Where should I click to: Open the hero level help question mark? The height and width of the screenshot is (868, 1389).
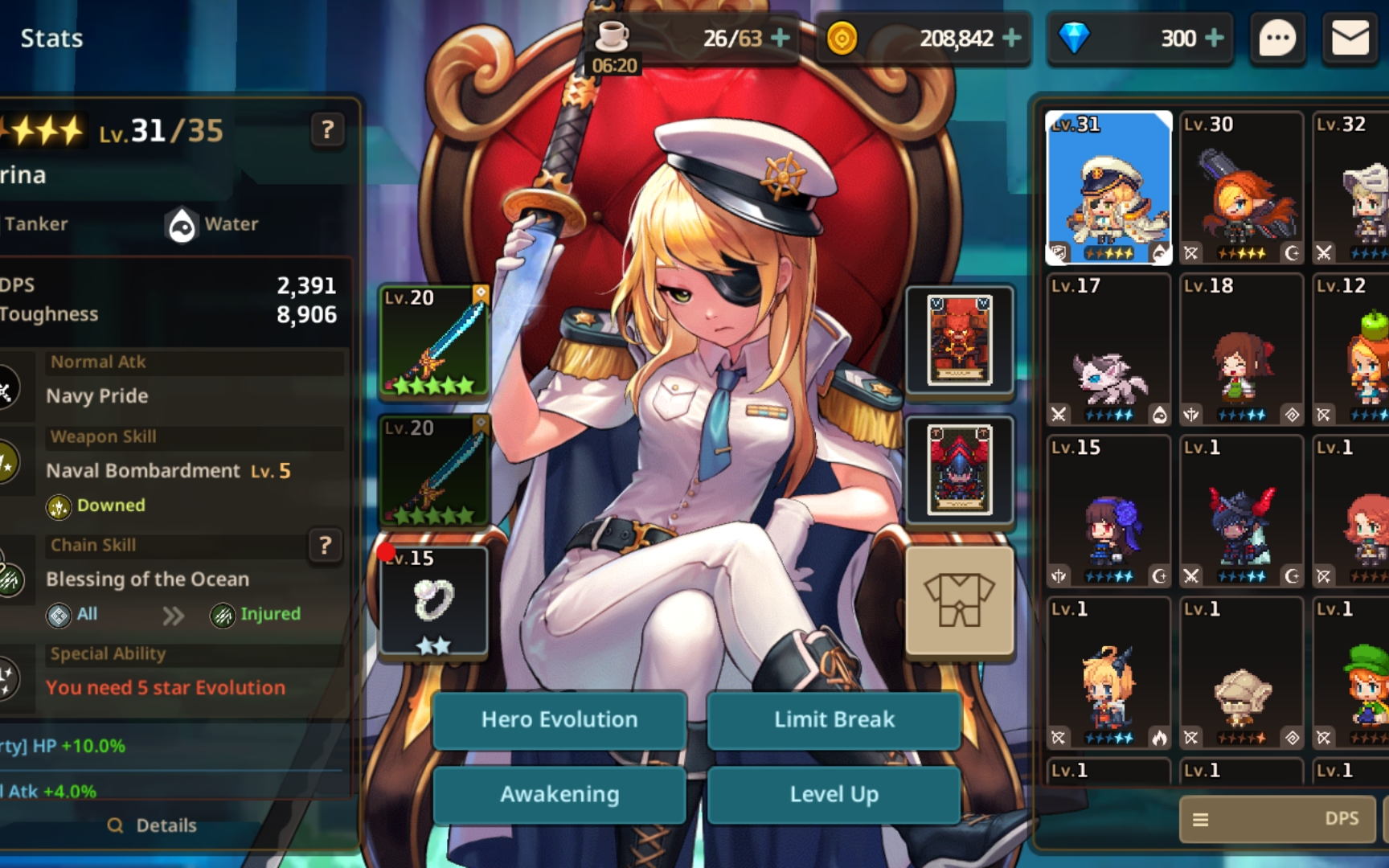coord(327,129)
